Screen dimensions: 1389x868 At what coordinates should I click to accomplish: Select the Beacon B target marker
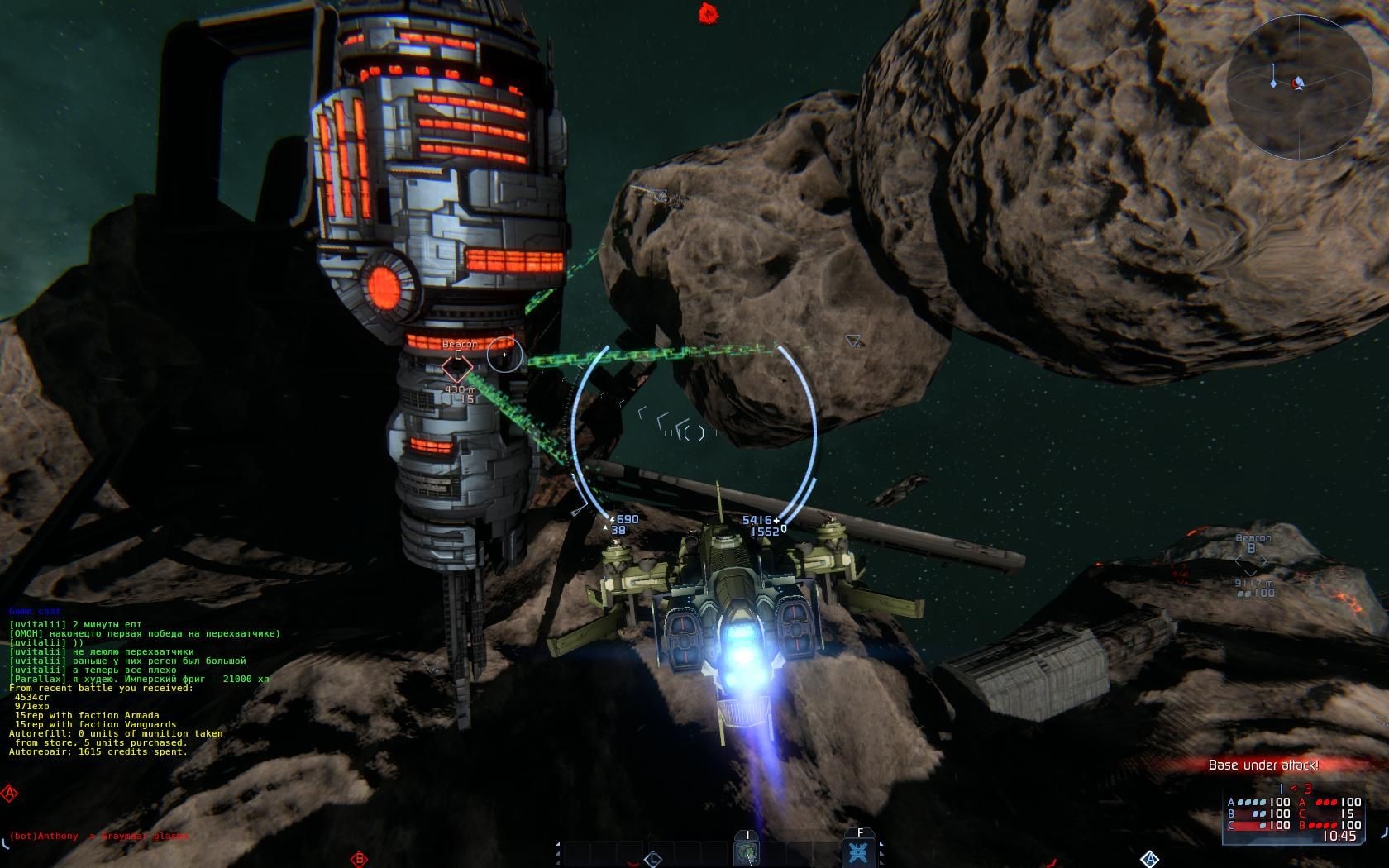(1250, 563)
